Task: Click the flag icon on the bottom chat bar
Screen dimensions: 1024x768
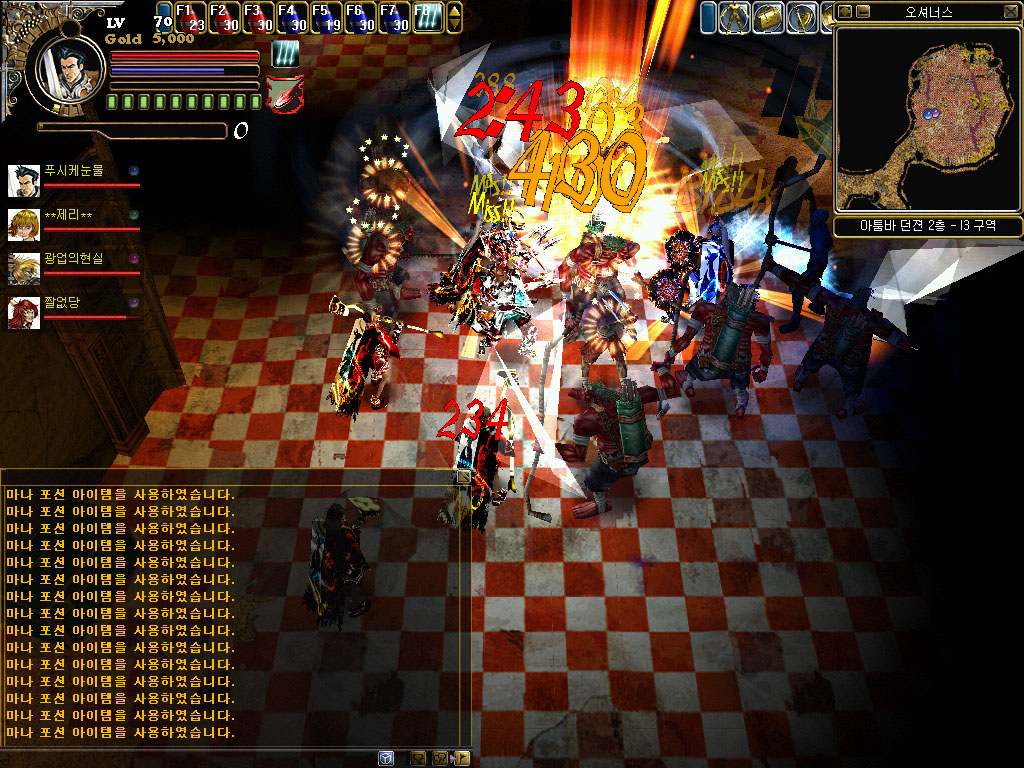Action: coord(462,758)
